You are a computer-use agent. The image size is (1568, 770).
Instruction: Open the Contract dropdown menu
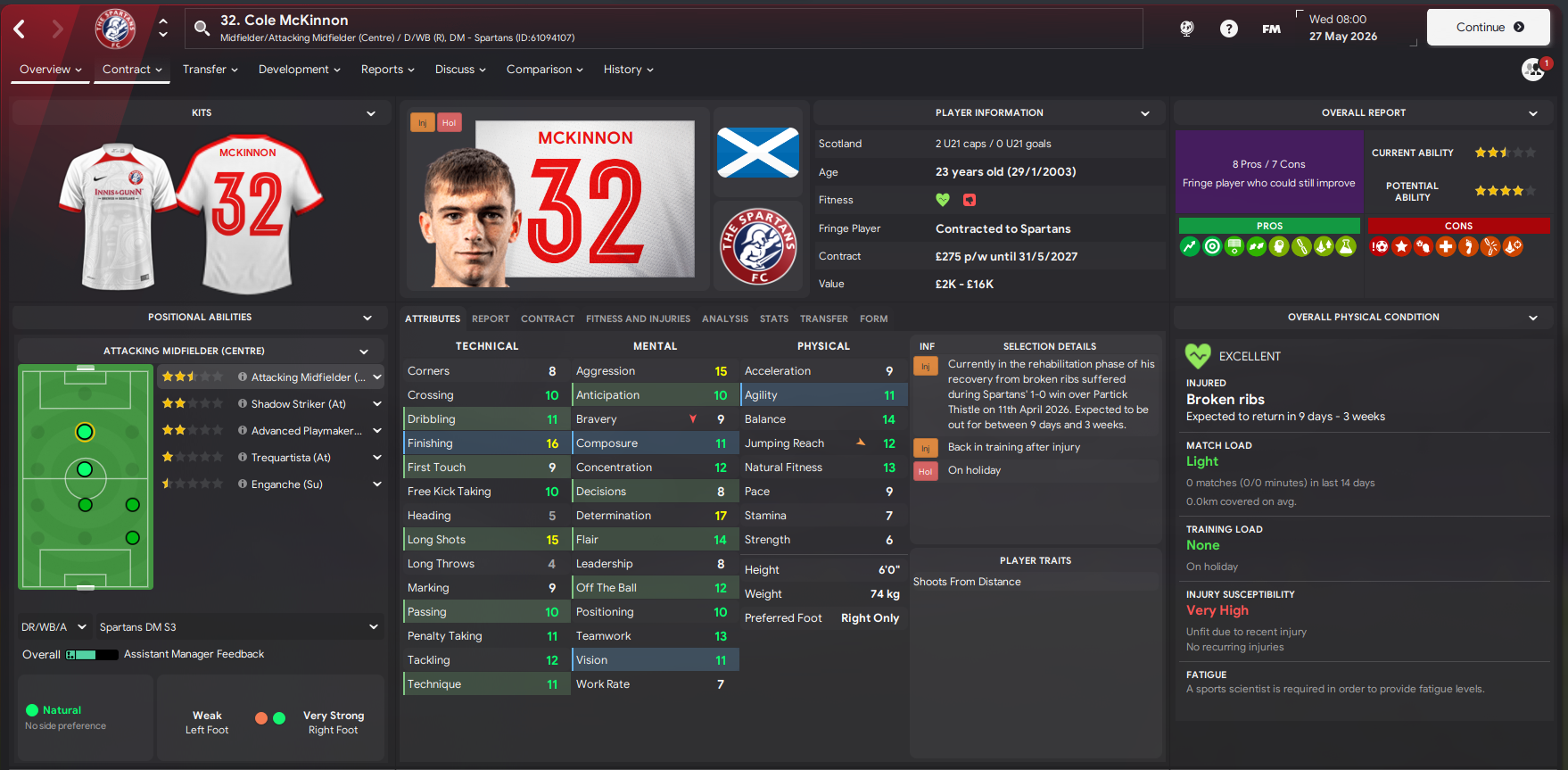tap(132, 70)
